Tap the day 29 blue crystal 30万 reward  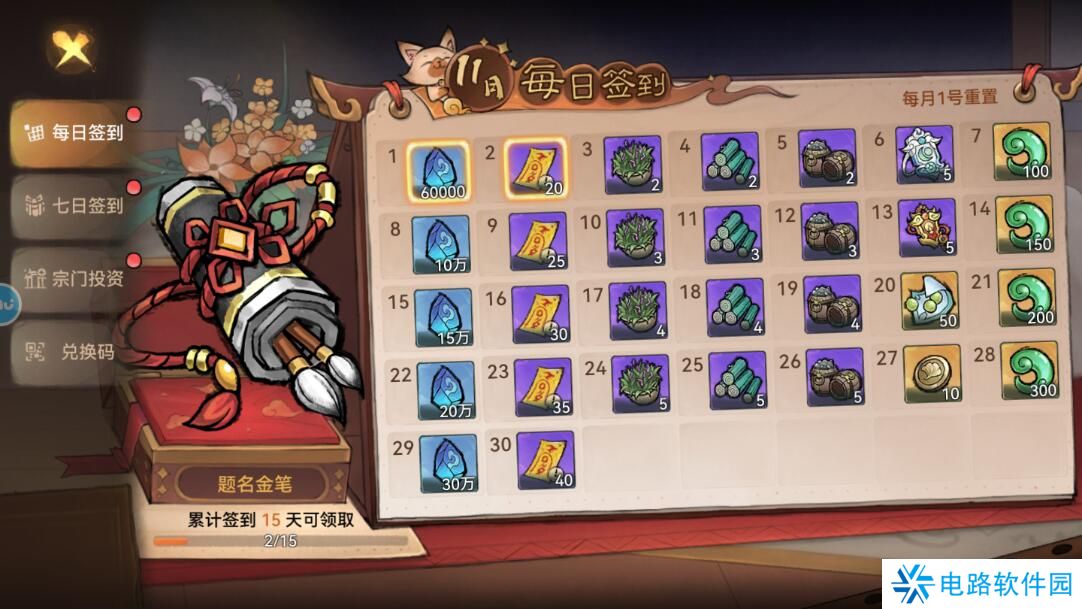447,464
